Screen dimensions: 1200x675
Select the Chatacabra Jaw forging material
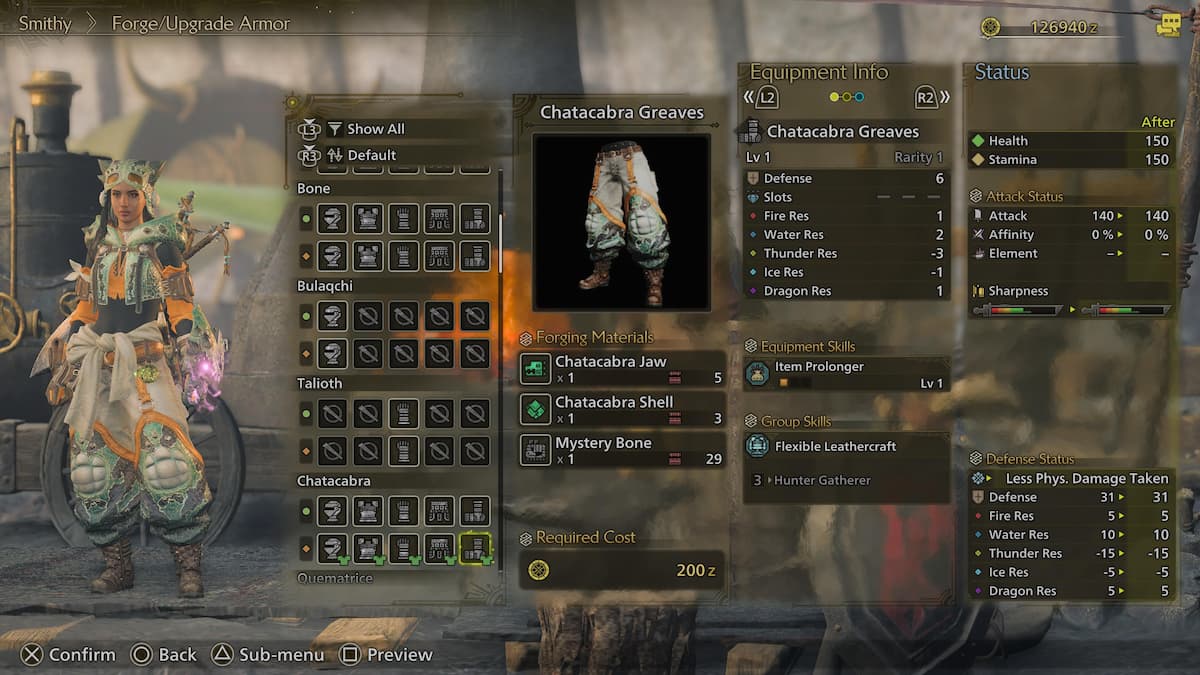point(622,369)
